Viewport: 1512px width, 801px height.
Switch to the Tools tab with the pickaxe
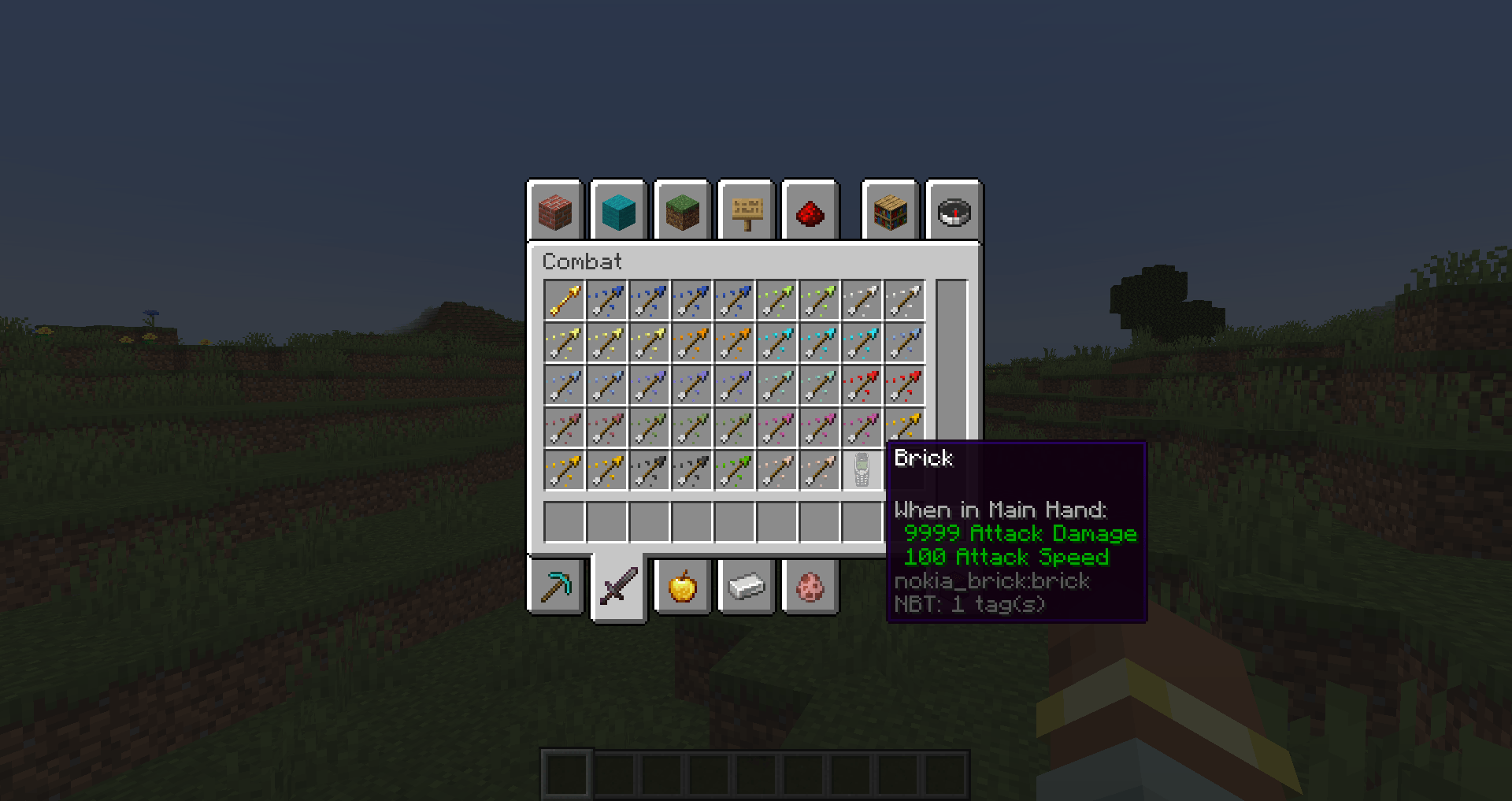coord(555,584)
